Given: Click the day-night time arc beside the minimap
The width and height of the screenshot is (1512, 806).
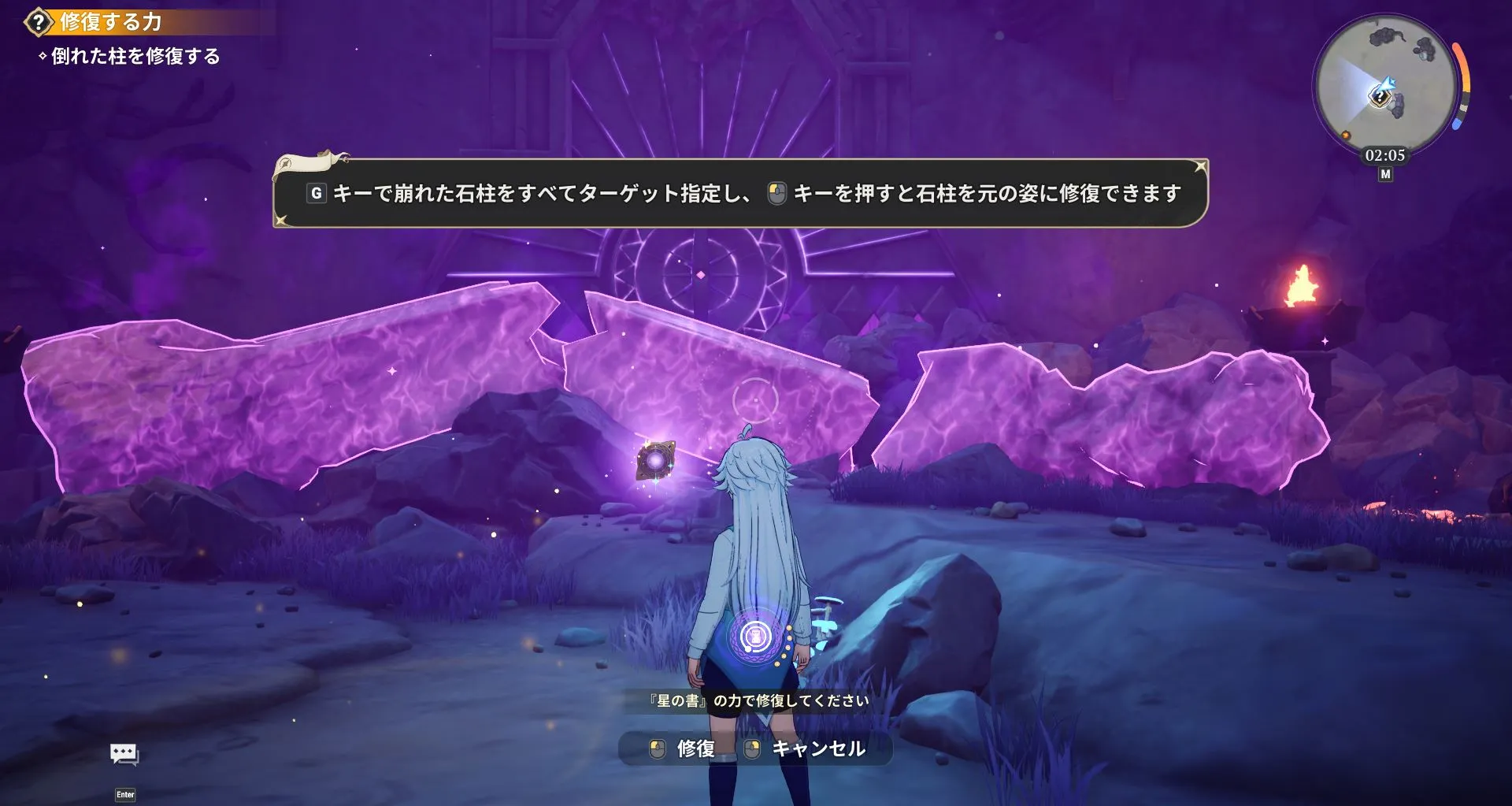Looking at the screenshot, I should [1461, 84].
